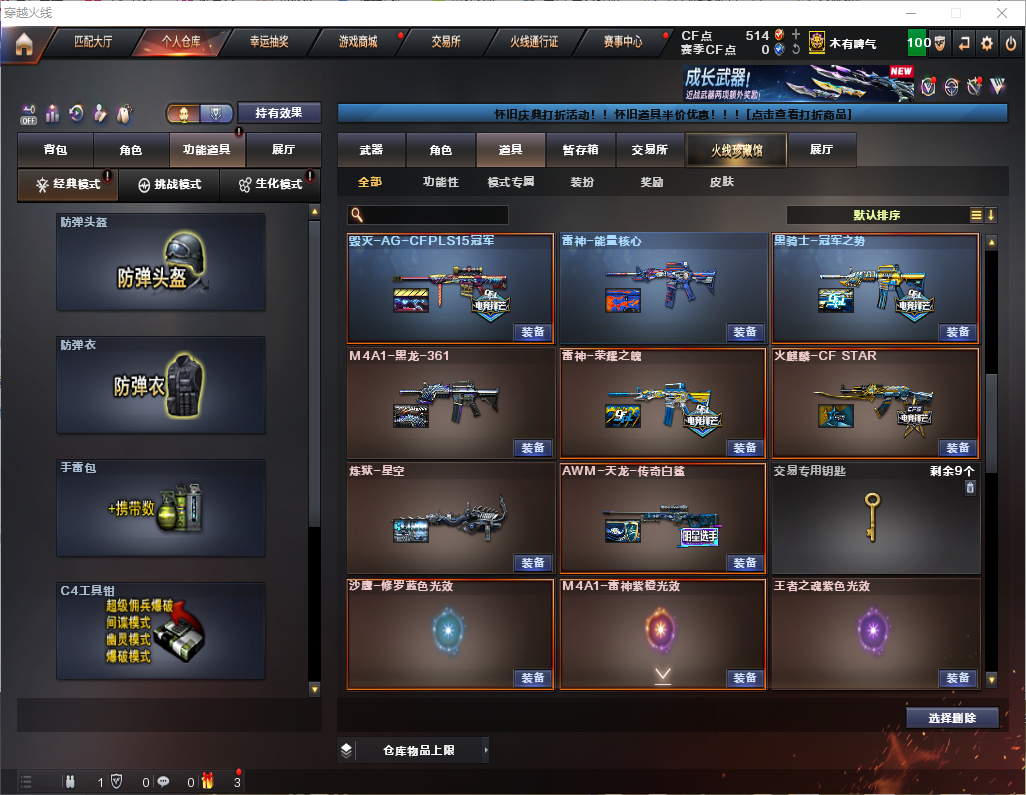Click the 选择删除 button

952,718
